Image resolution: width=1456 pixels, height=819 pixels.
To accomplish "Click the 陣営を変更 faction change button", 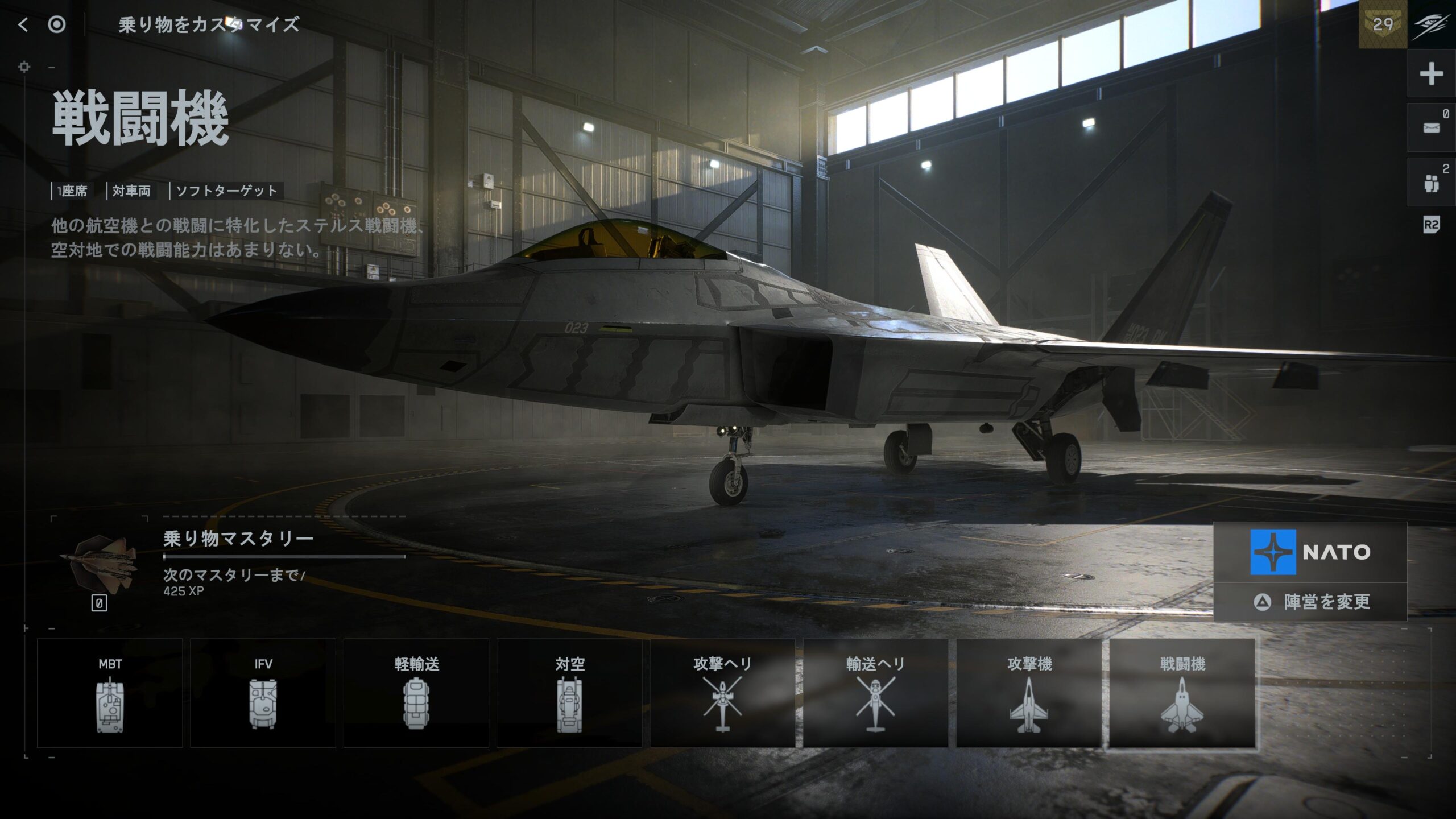I will [x=1310, y=602].
